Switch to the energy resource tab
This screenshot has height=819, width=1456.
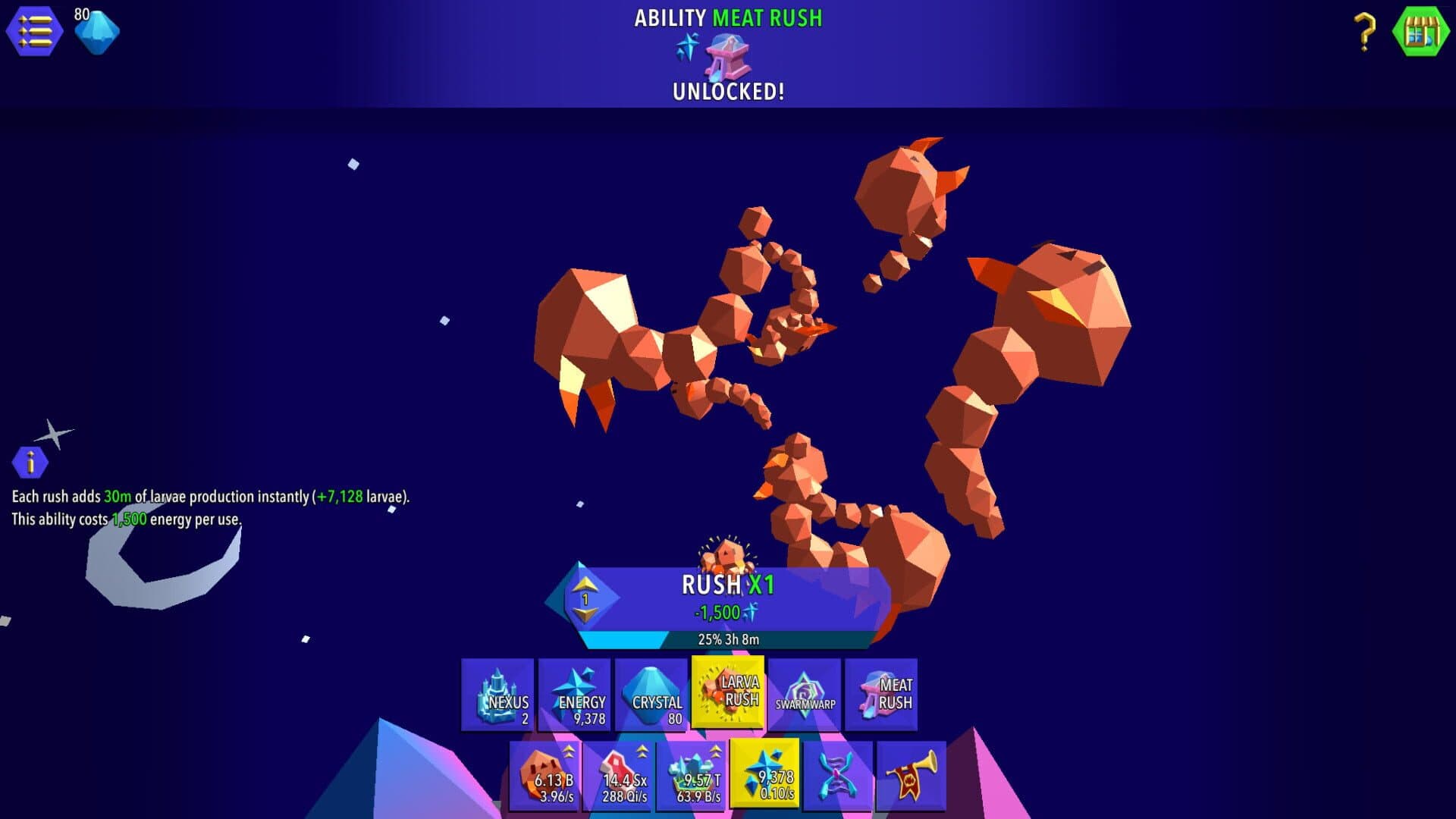[x=764, y=774]
